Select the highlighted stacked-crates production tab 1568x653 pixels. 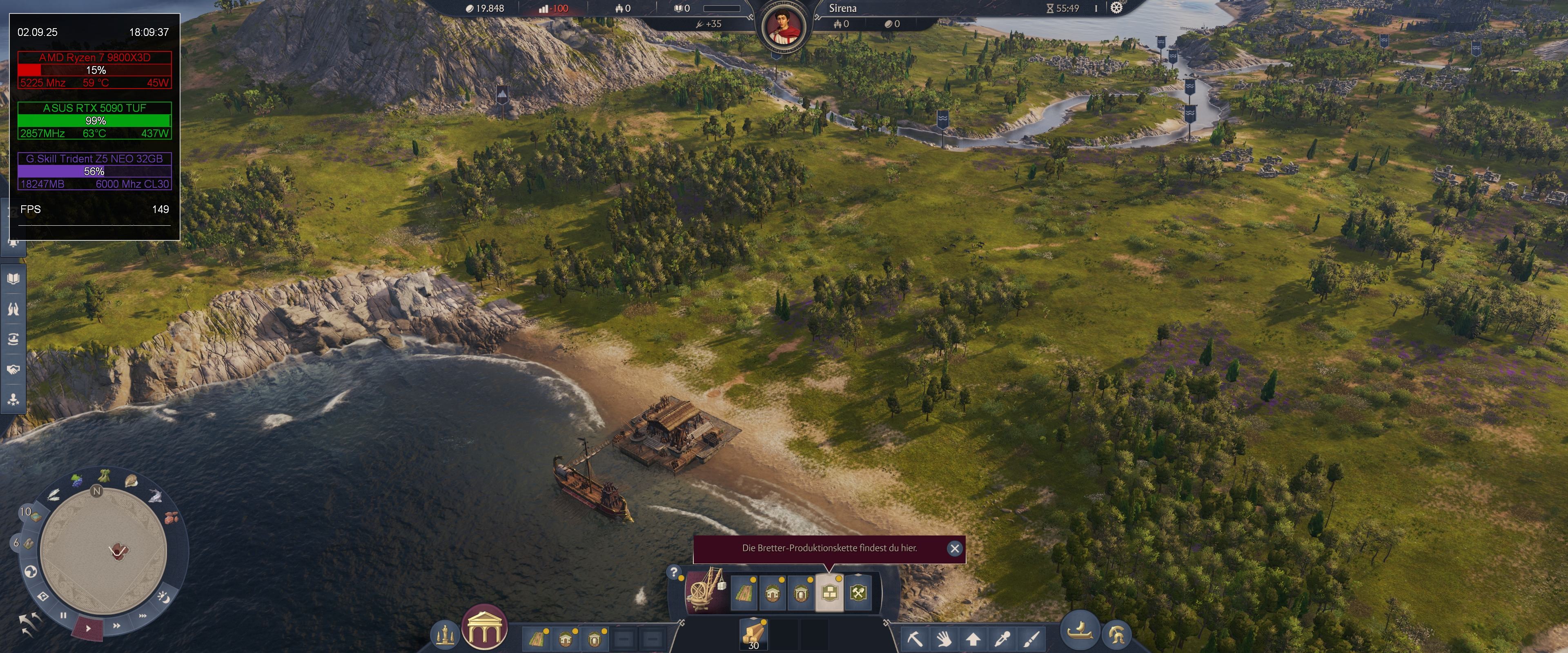[829, 592]
